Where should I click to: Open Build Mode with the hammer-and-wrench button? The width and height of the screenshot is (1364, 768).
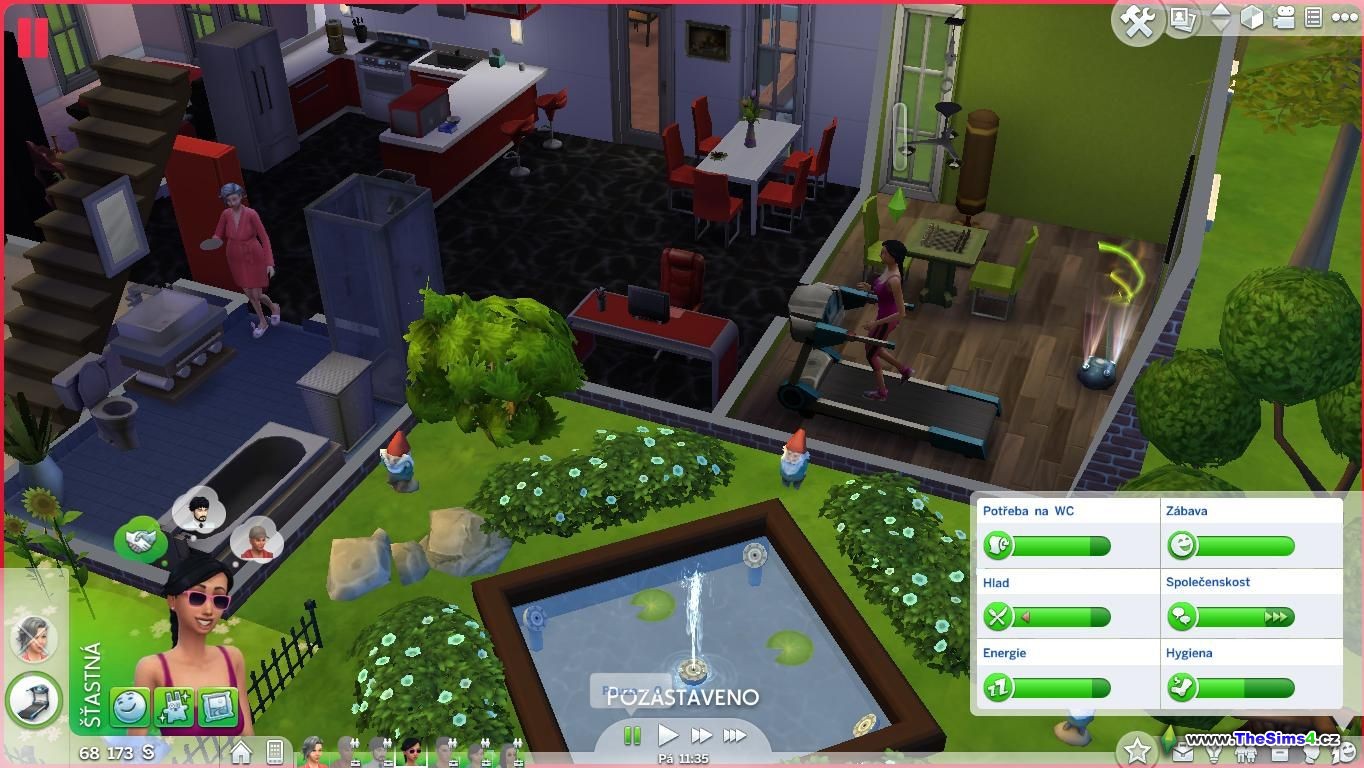[1137, 21]
